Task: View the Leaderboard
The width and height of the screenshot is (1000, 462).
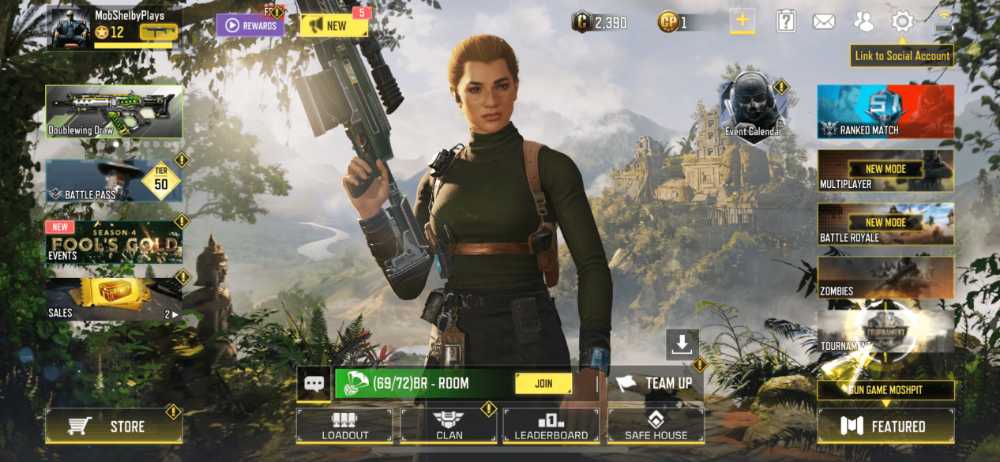Action: [x=551, y=425]
